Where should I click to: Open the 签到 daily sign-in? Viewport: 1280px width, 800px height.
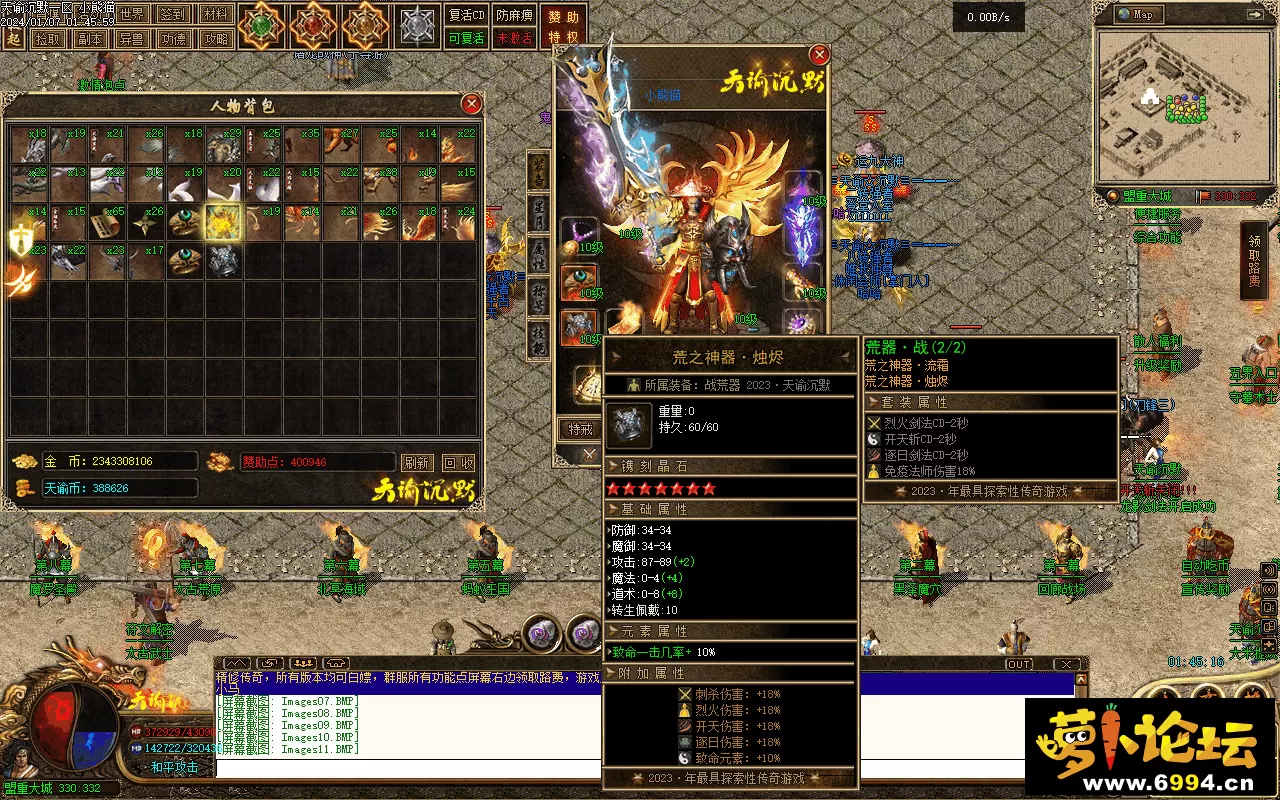(173, 14)
